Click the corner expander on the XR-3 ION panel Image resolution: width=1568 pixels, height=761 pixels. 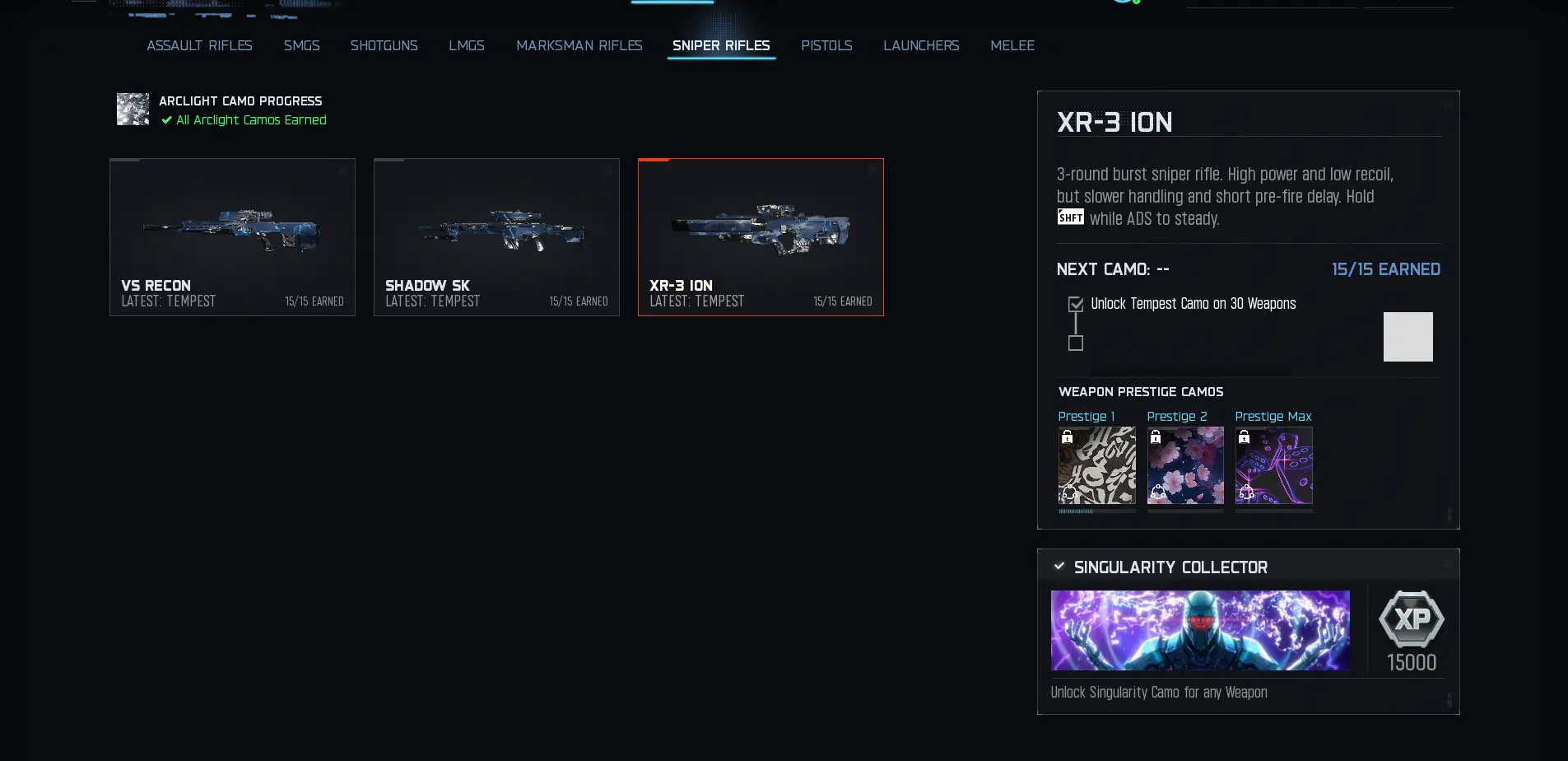point(1448,106)
